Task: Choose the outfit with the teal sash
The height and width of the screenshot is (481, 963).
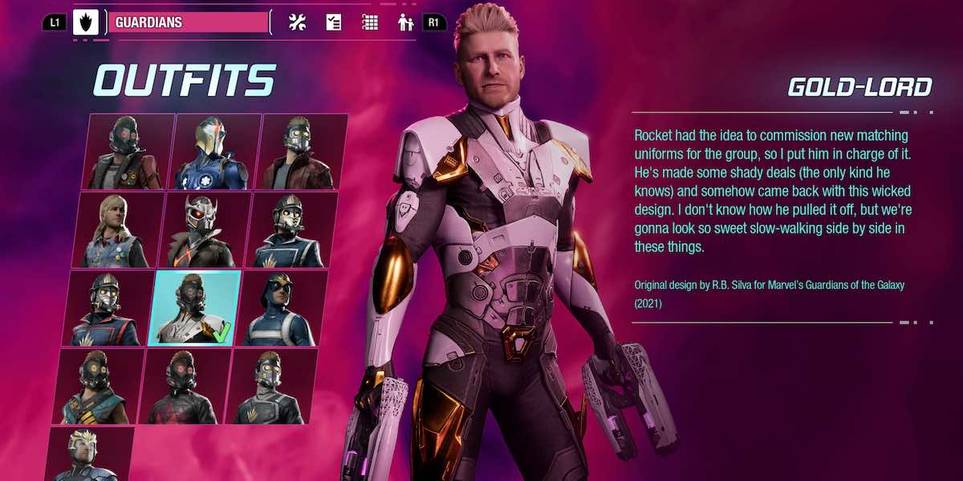Action: point(97,386)
